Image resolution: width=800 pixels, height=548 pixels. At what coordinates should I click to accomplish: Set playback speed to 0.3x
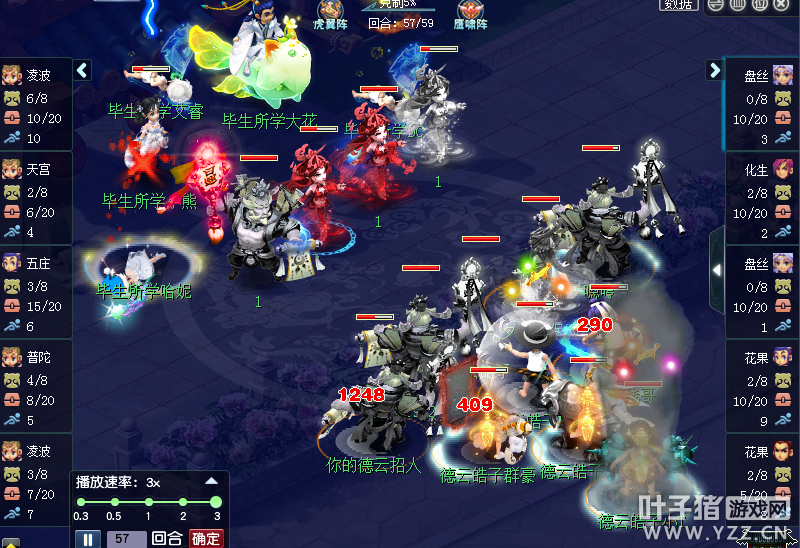click(82, 502)
